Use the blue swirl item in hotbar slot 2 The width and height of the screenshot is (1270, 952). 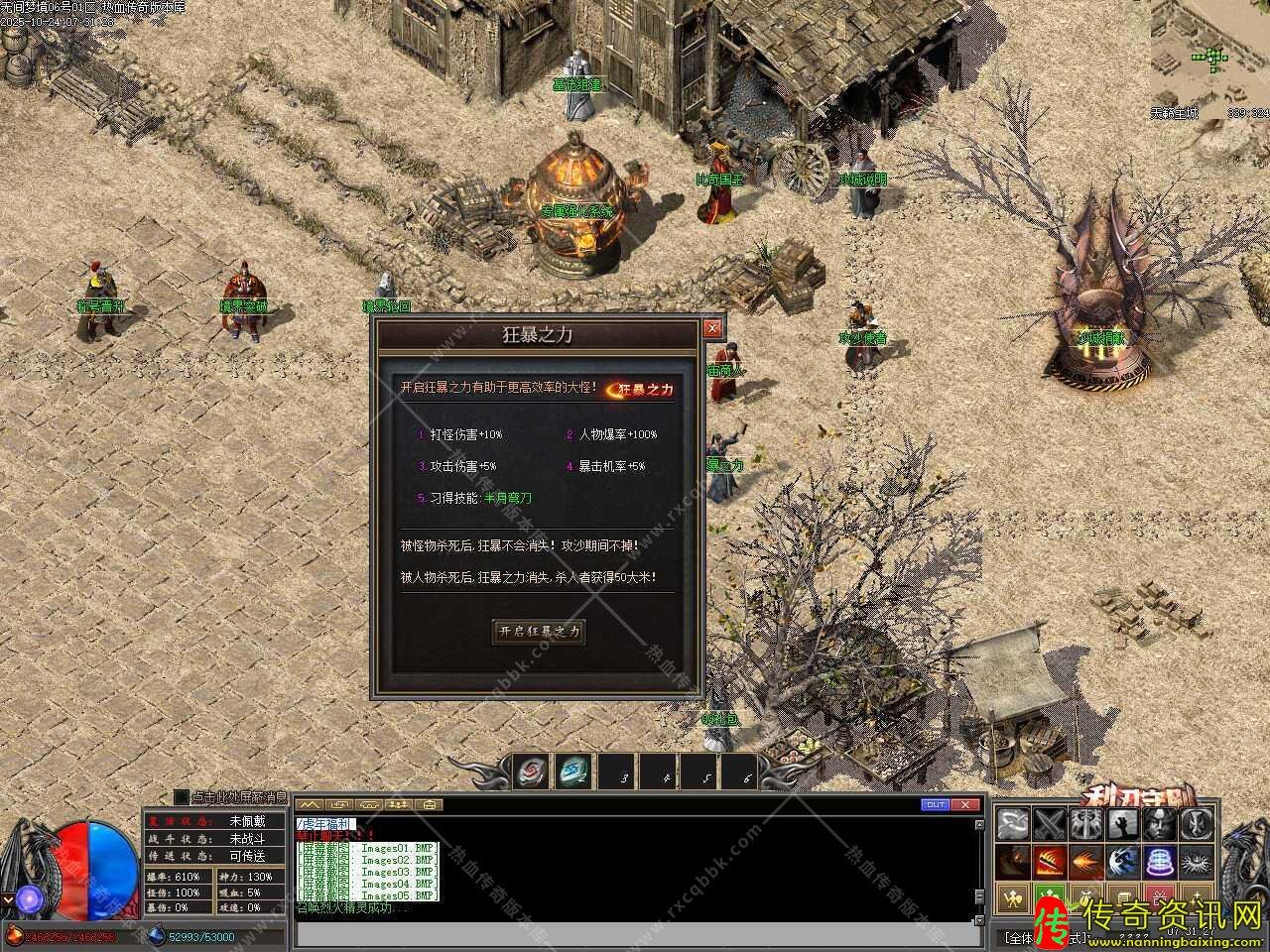(573, 770)
